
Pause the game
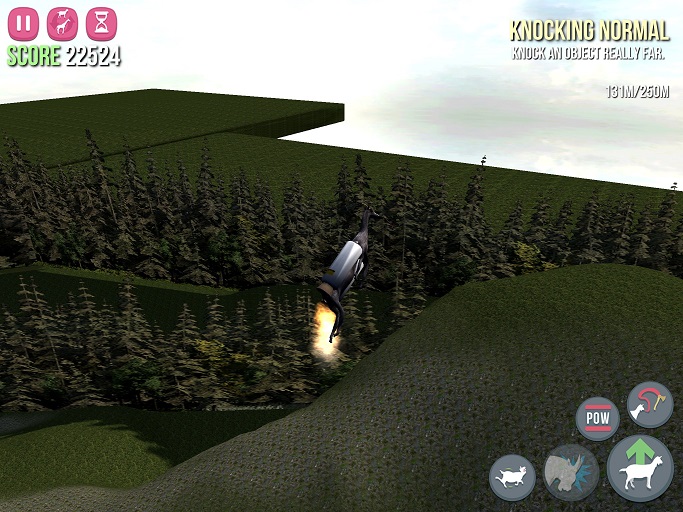coord(23,23)
